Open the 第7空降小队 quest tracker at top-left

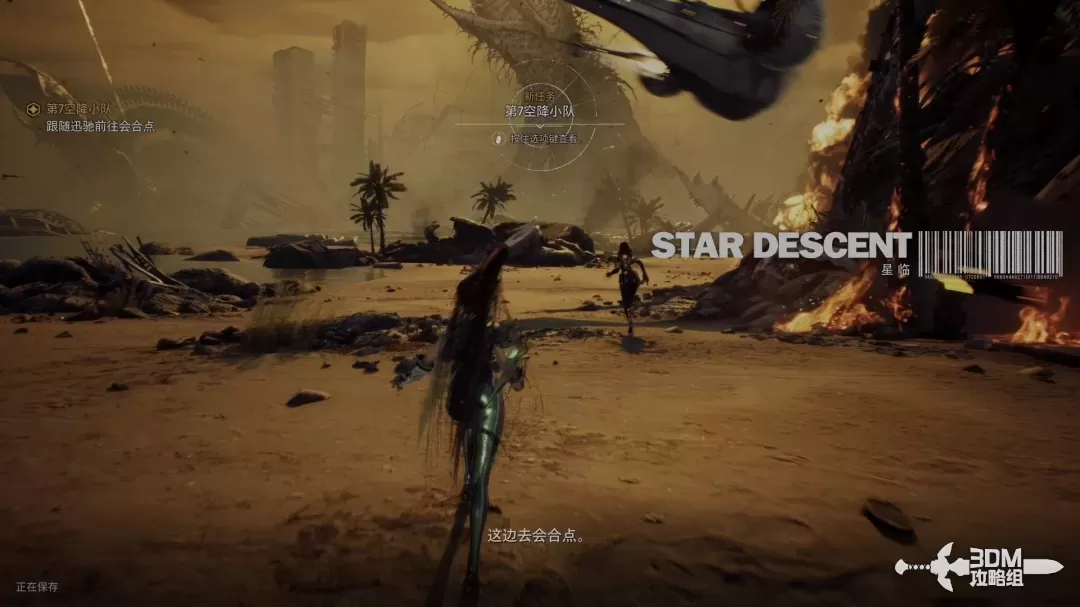pyautogui.click(x=78, y=109)
